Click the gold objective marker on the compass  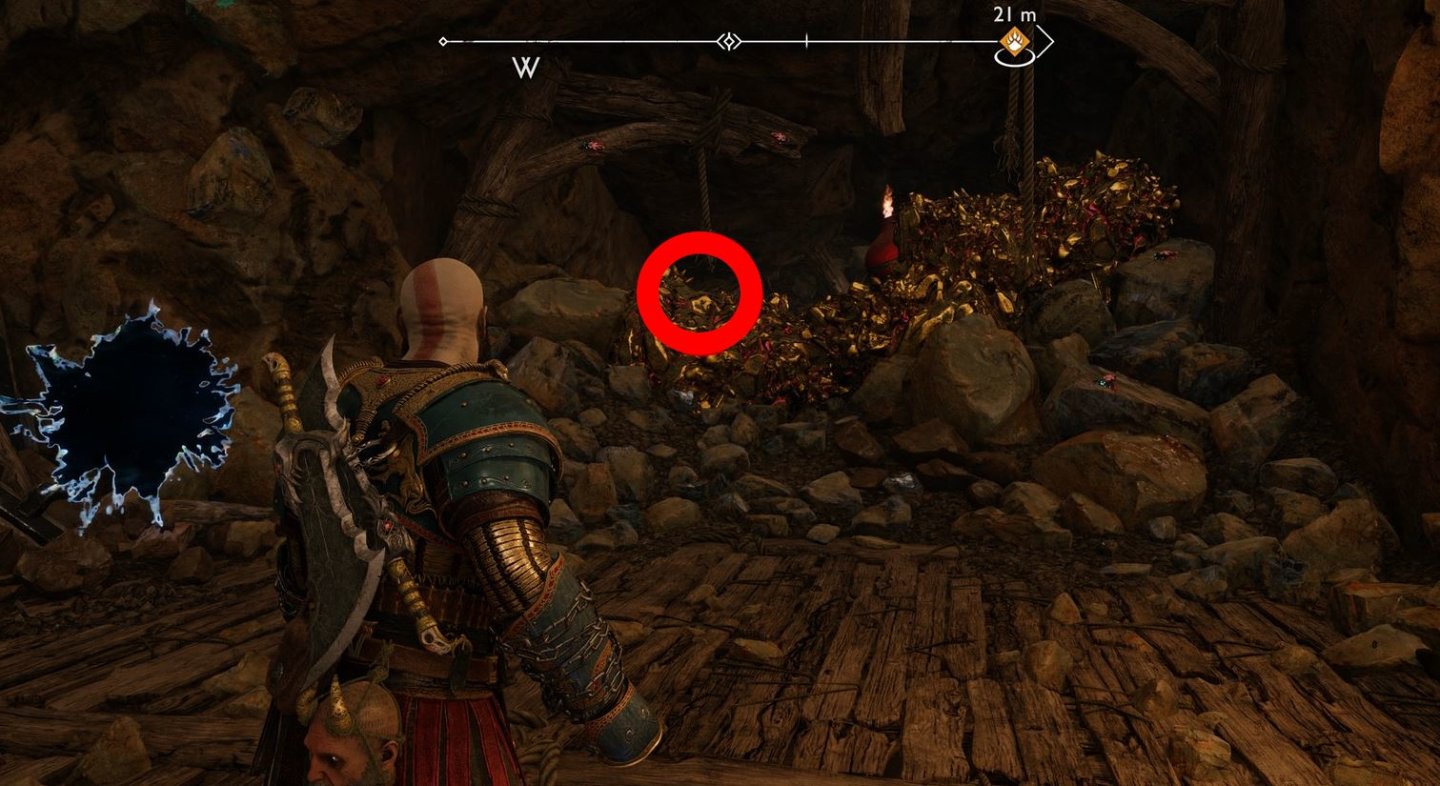[1014, 42]
